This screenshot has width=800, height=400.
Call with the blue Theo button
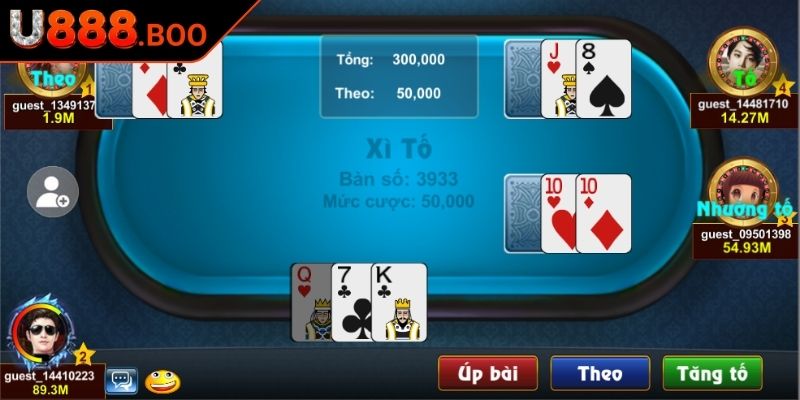(x=600, y=373)
